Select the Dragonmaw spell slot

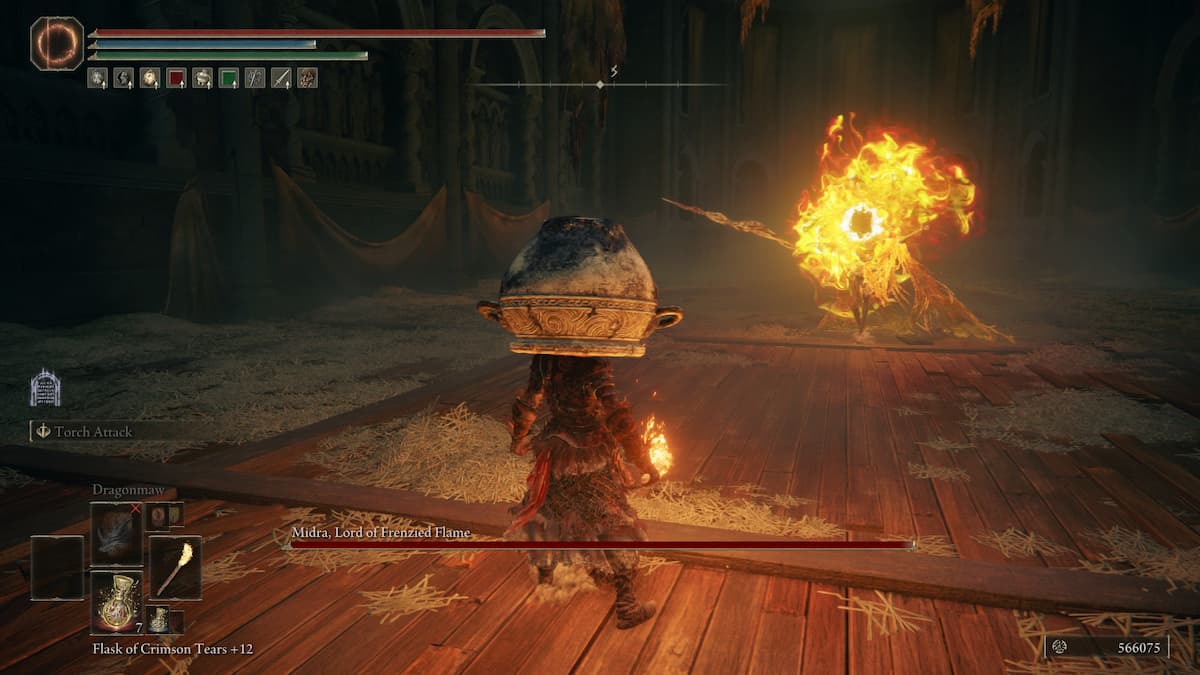tap(116, 534)
